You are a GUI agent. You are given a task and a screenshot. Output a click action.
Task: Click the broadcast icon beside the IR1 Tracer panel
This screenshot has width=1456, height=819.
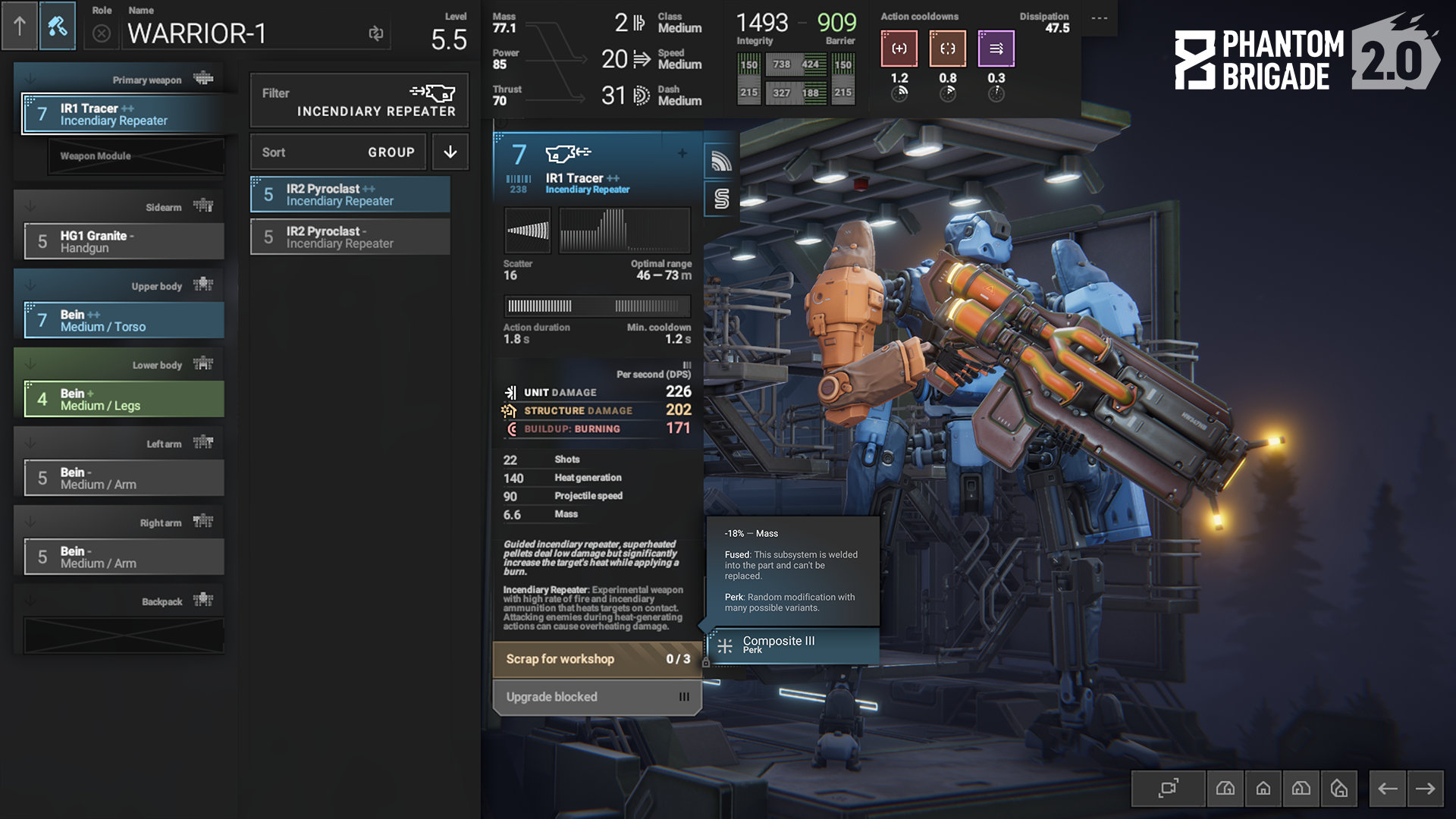pos(719,161)
